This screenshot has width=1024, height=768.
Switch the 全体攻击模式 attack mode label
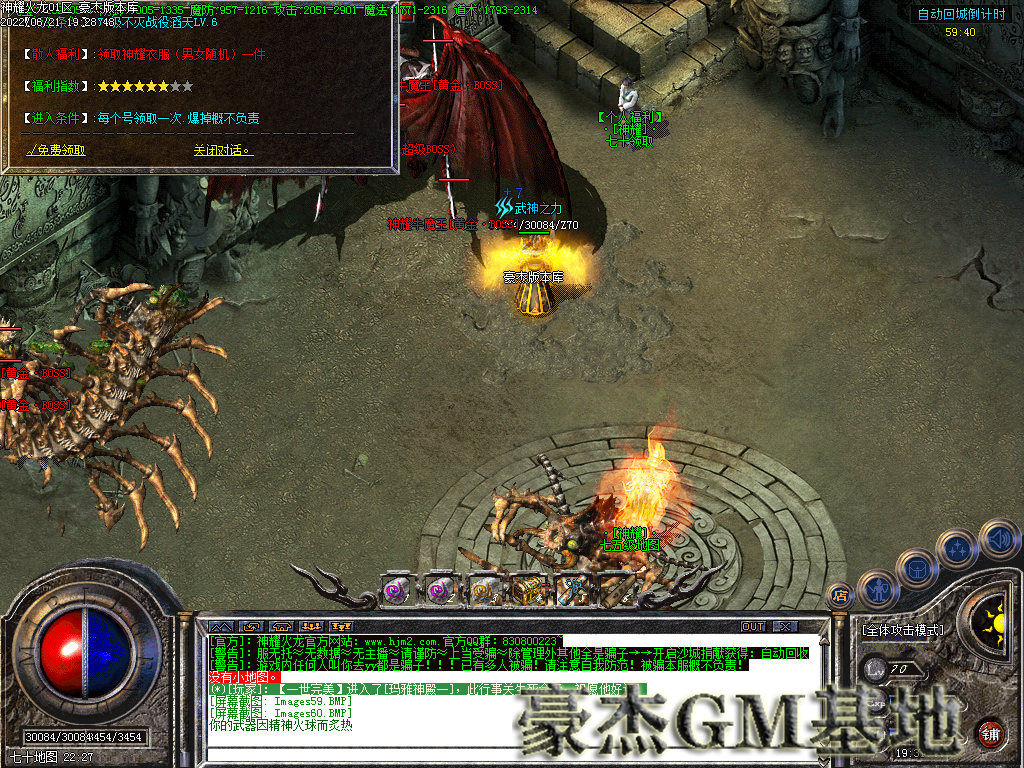pos(901,631)
